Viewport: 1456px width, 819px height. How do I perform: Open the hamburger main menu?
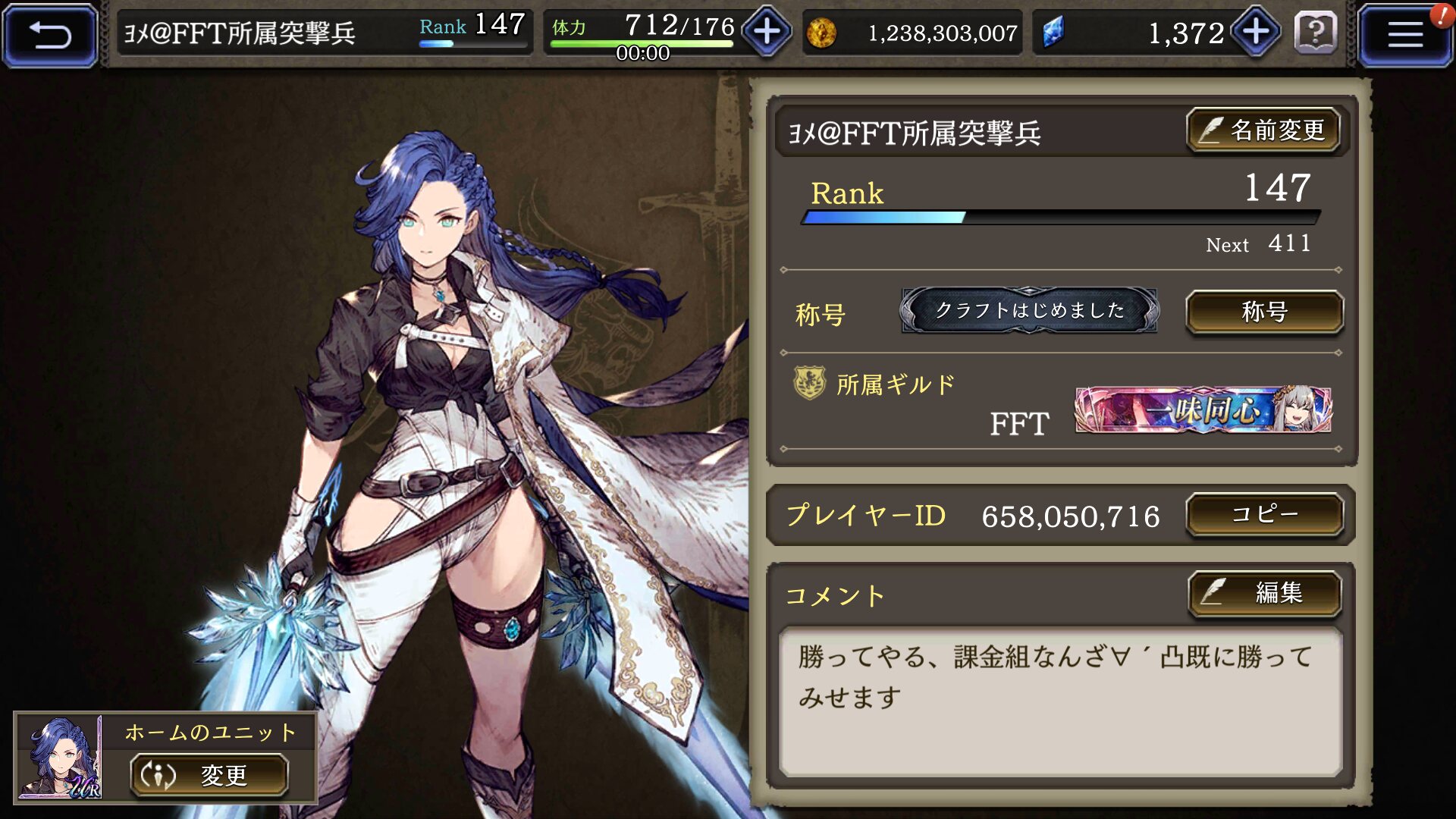[1404, 35]
